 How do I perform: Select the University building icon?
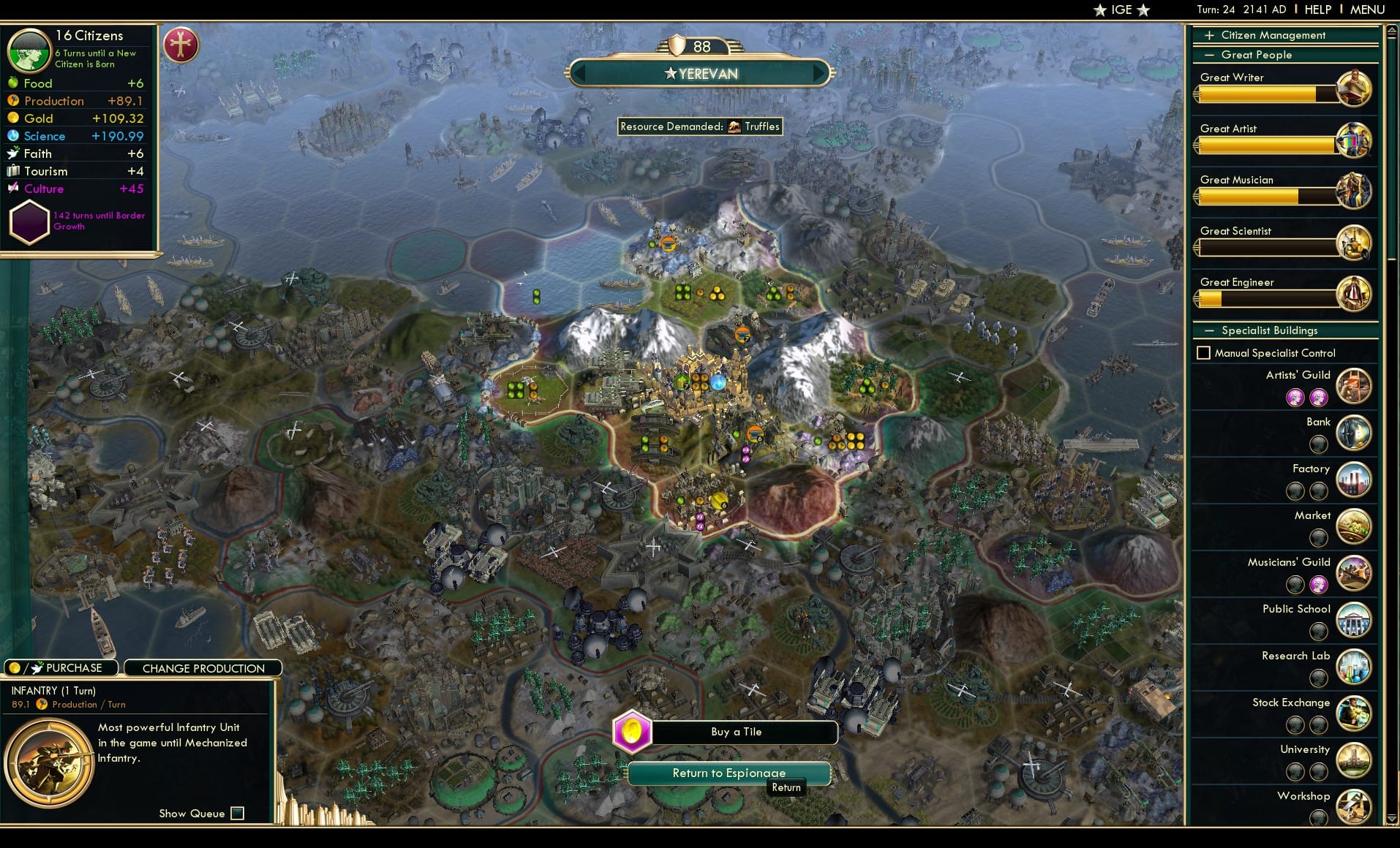click(1355, 760)
